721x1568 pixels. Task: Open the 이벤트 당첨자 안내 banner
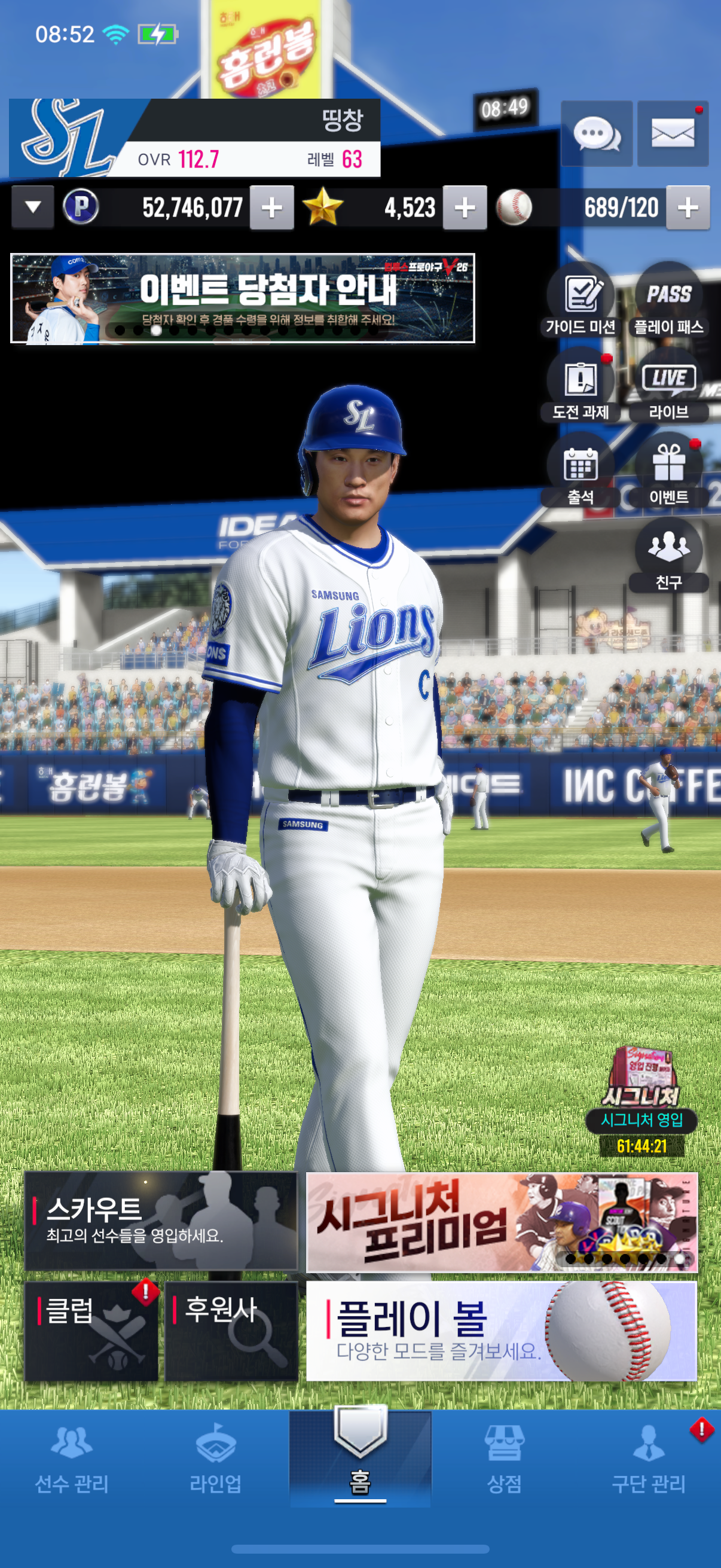click(242, 298)
